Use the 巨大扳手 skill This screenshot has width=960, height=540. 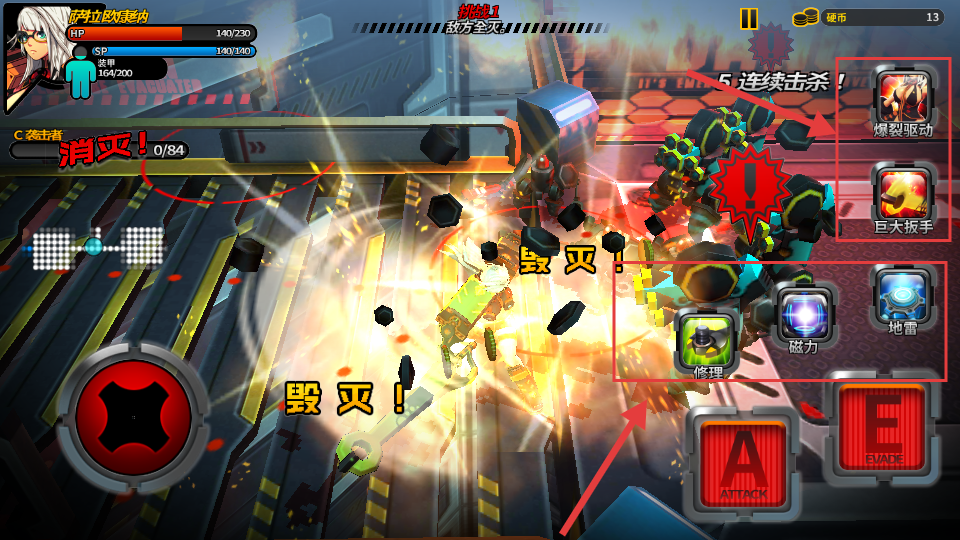(903, 193)
